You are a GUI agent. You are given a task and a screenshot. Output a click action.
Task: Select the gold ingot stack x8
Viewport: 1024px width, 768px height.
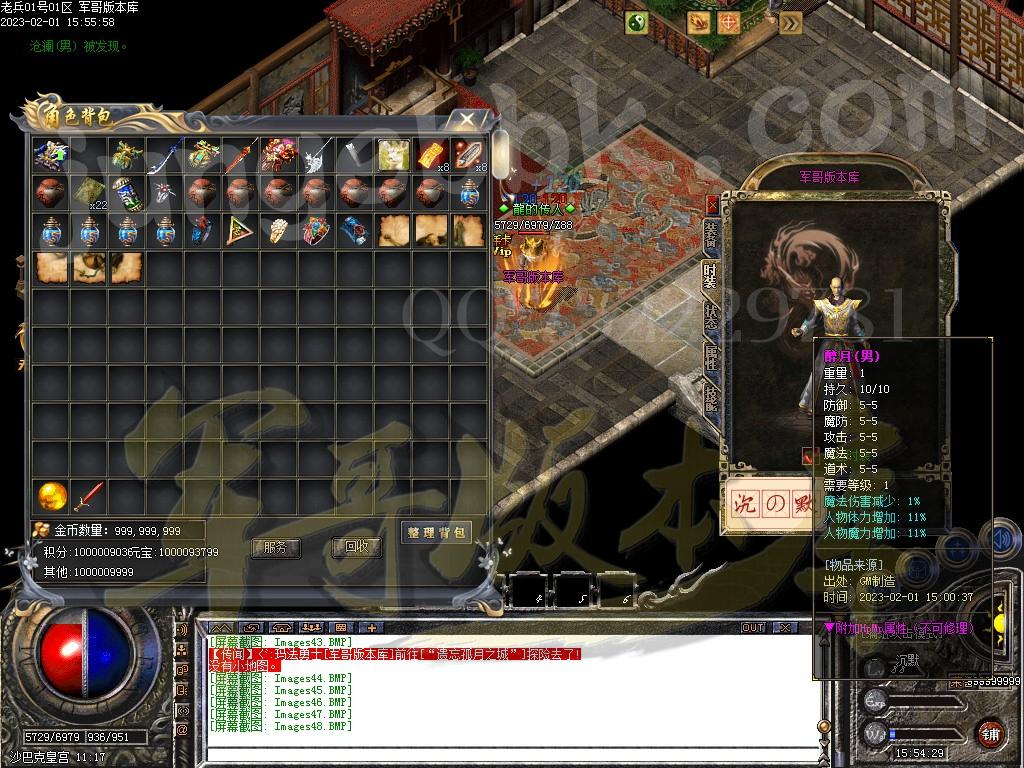[x=430, y=155]
